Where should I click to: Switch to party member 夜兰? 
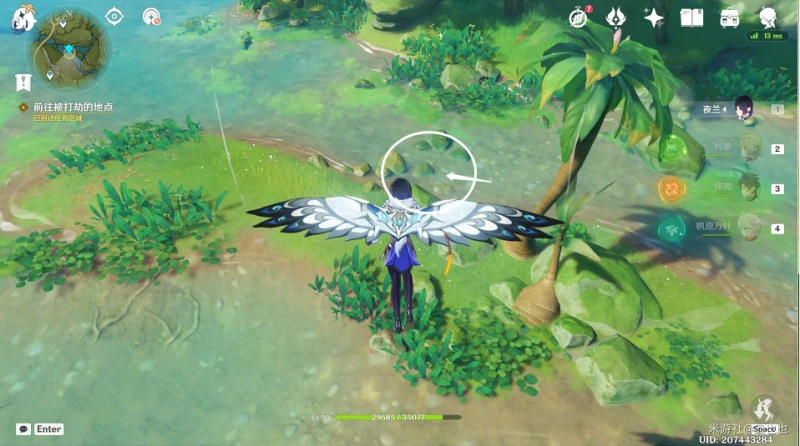(743, 108)
